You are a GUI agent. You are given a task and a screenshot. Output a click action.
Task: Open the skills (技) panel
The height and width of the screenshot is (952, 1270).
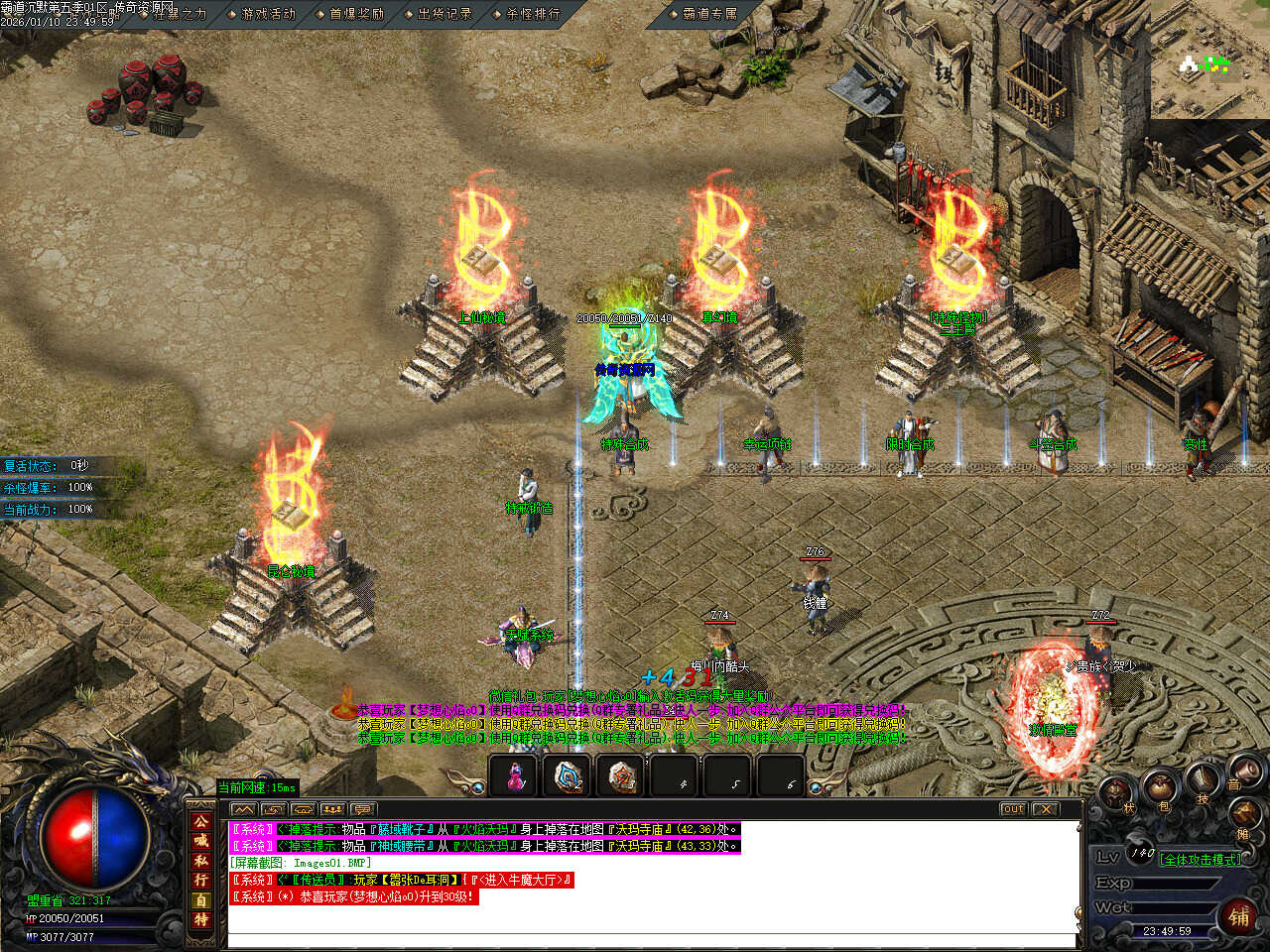tap(1203, 779)
